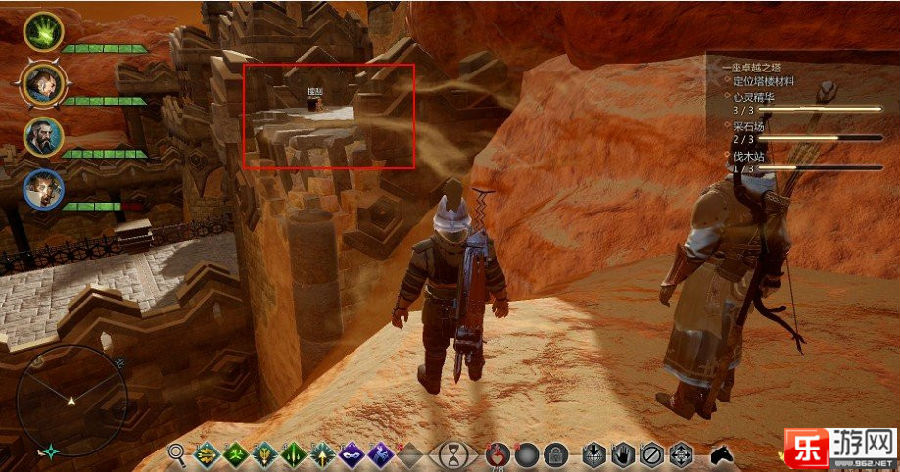Select the 采石场 objective entry
The image size is (900, 472).
[x=750, y=126]
